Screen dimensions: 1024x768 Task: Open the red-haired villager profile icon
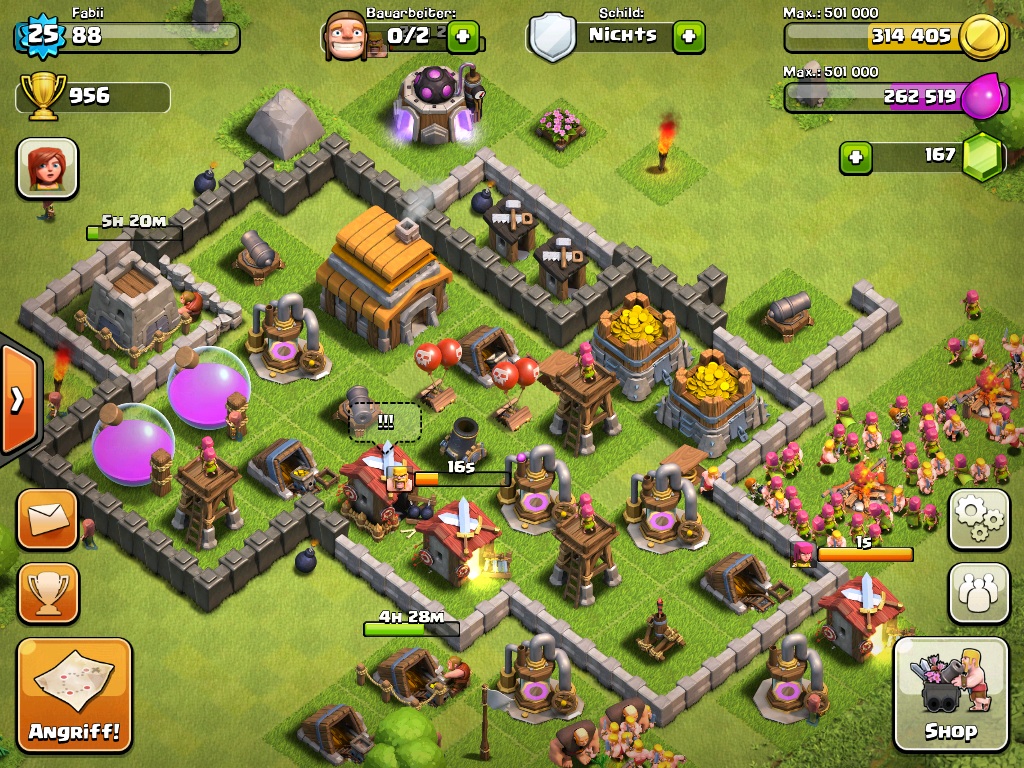tap(47, 168)
